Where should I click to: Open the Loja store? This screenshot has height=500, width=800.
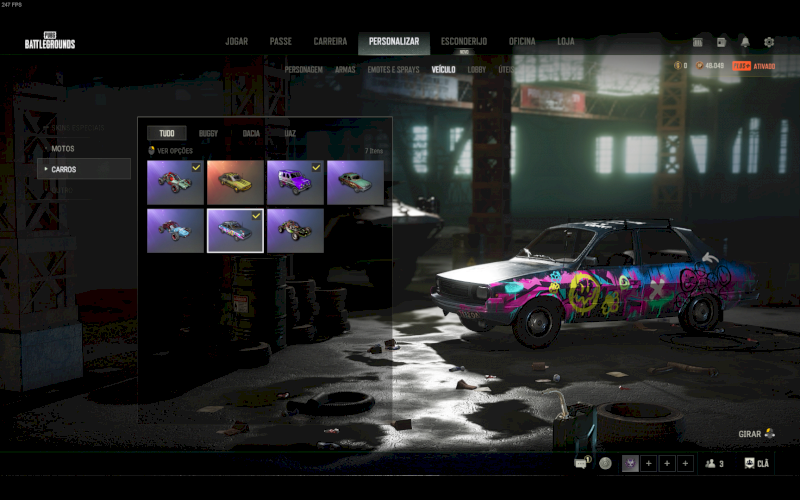coord(566,42)
